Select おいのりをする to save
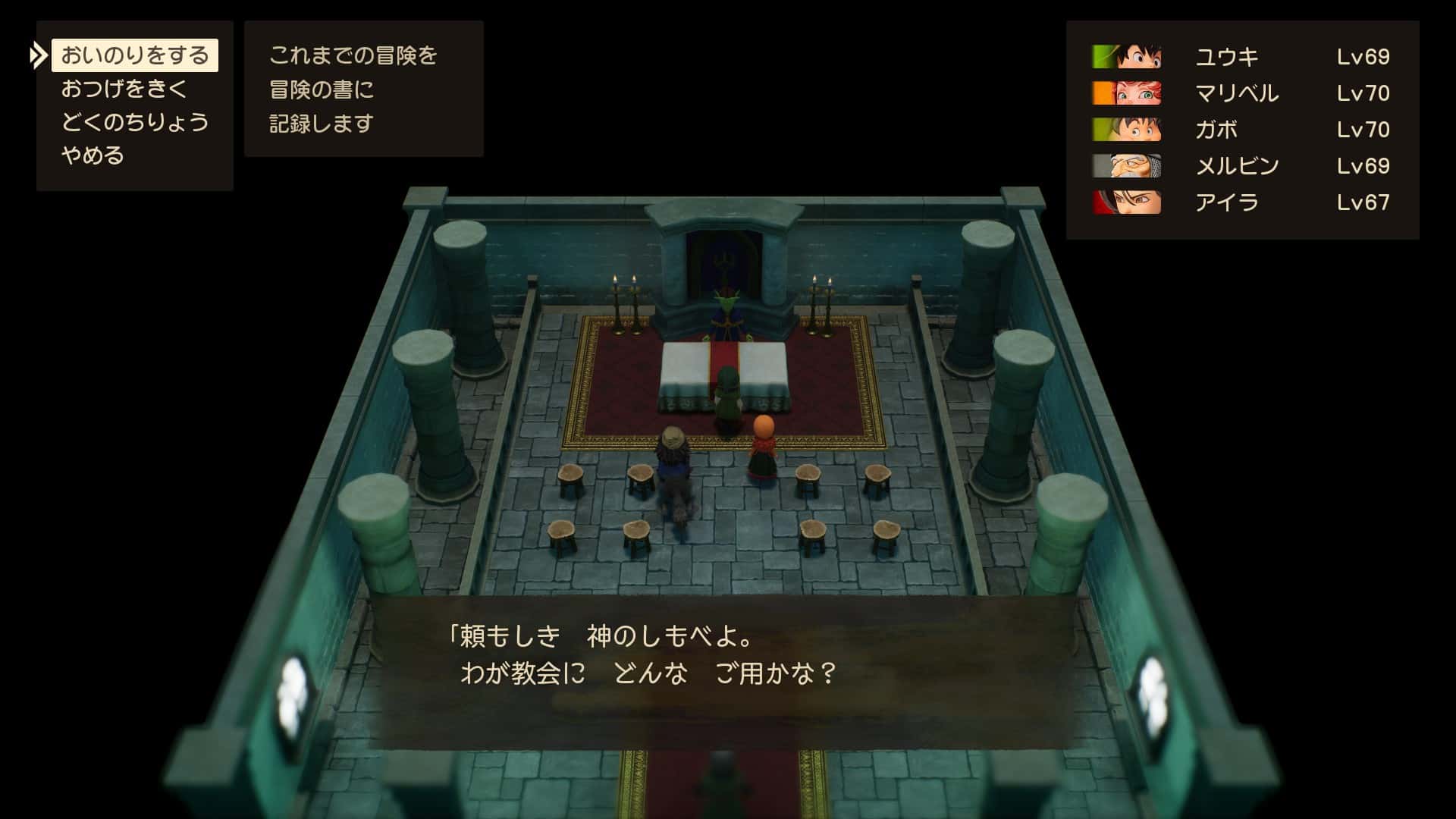This screenshot has height=819, width=1456. (x=134, y=55)
